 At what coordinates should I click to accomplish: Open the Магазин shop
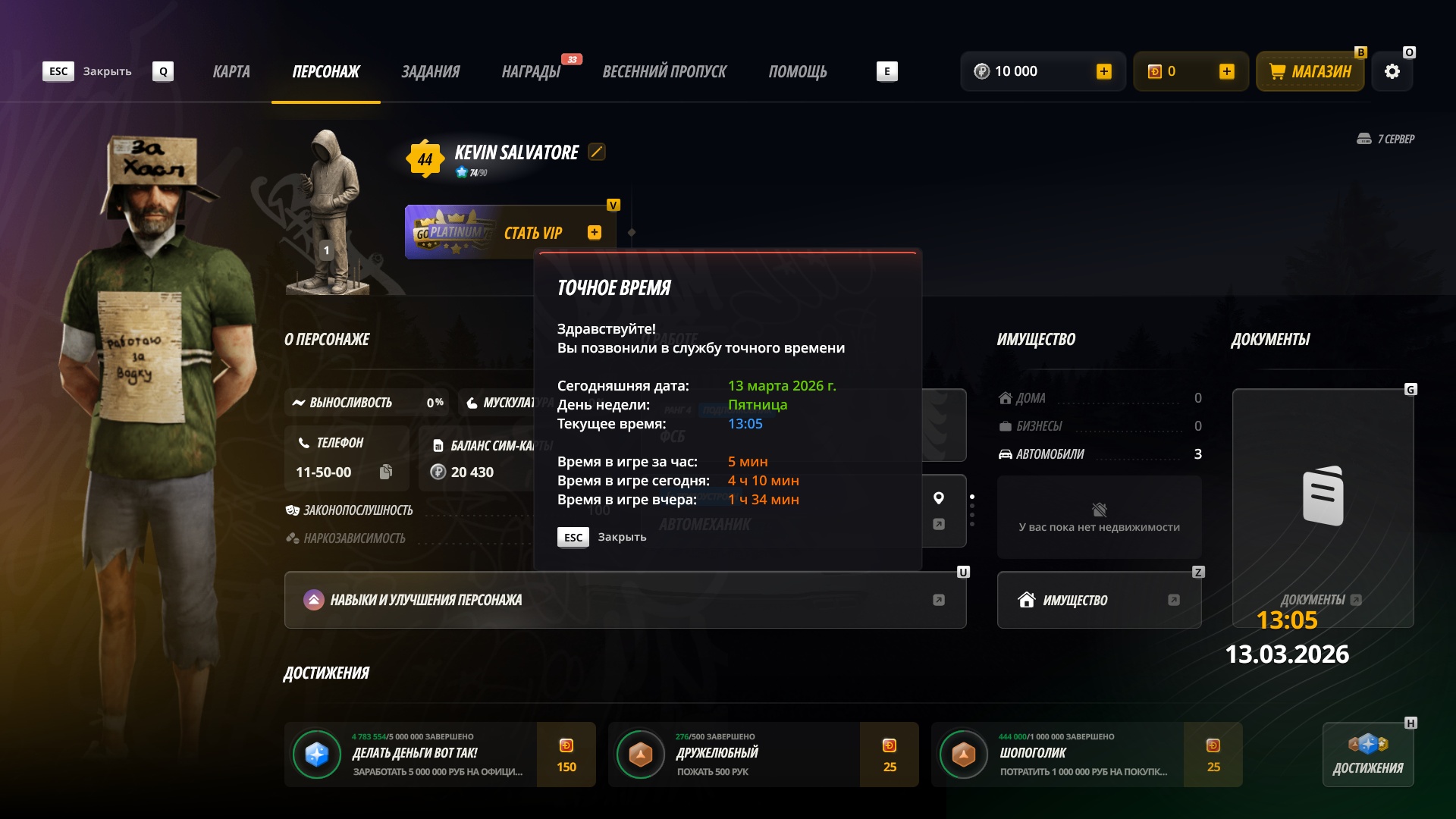point(1310,72)
